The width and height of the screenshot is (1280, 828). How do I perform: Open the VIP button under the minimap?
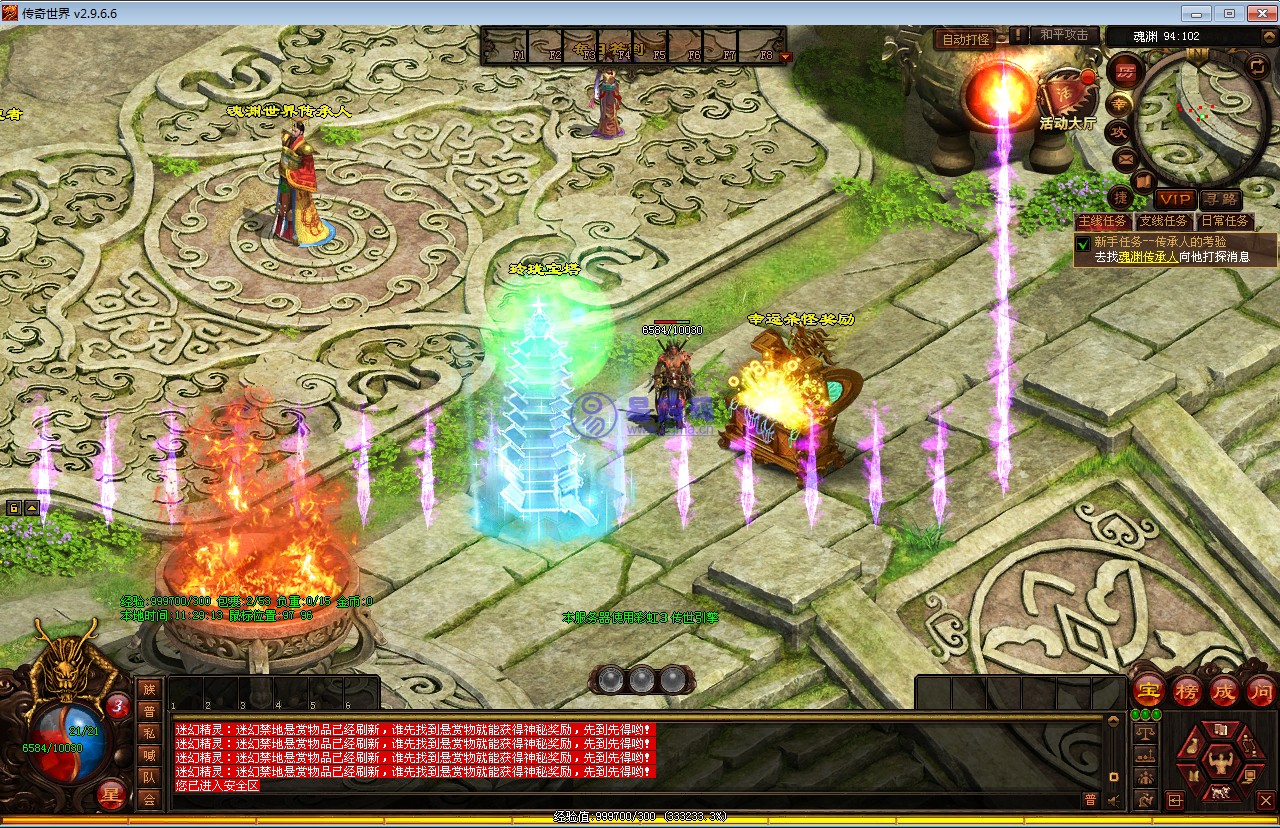click(x=1175, y=200)
